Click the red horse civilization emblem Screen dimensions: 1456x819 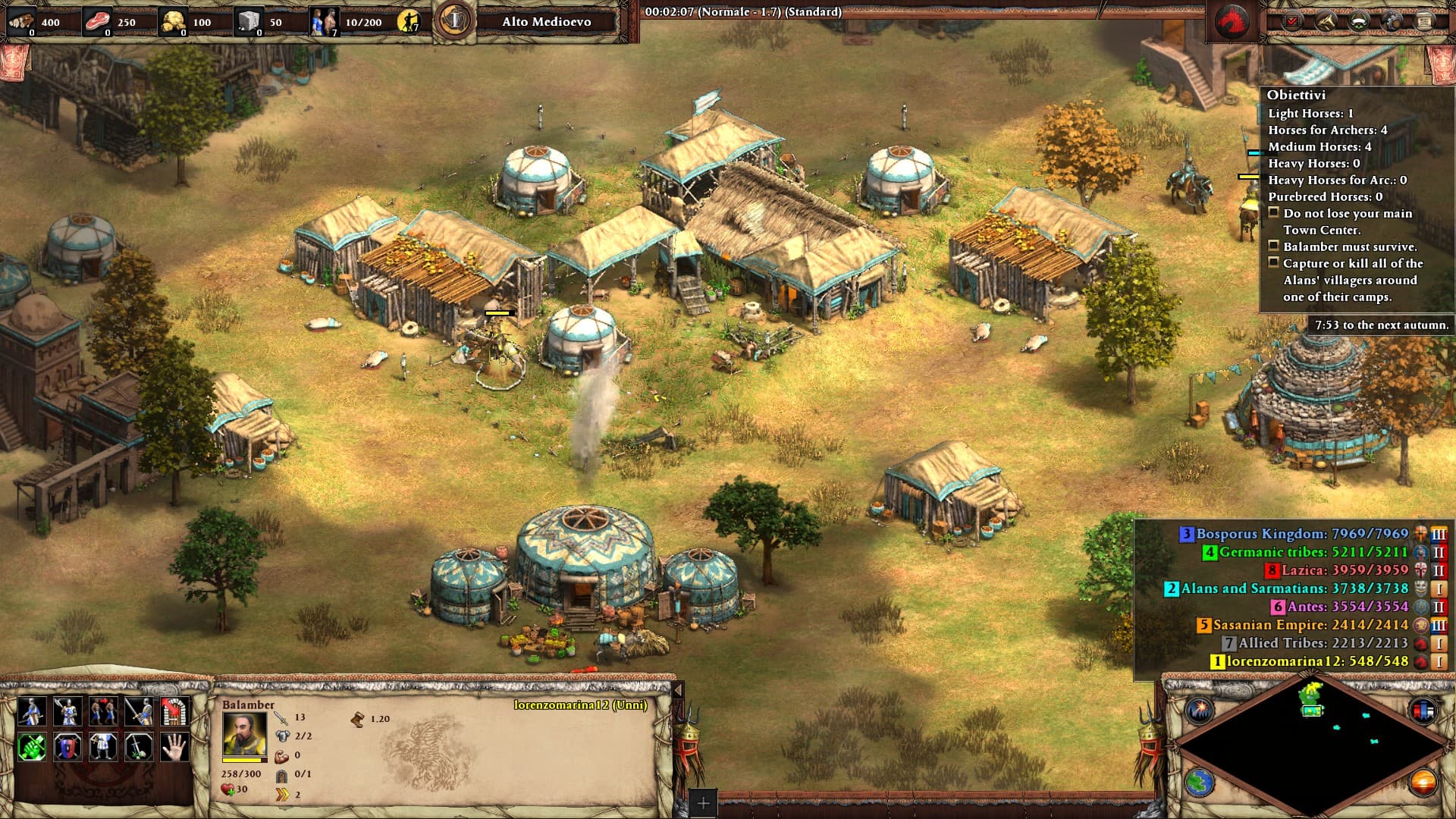pyautogui.click(x=1232, y=21)
